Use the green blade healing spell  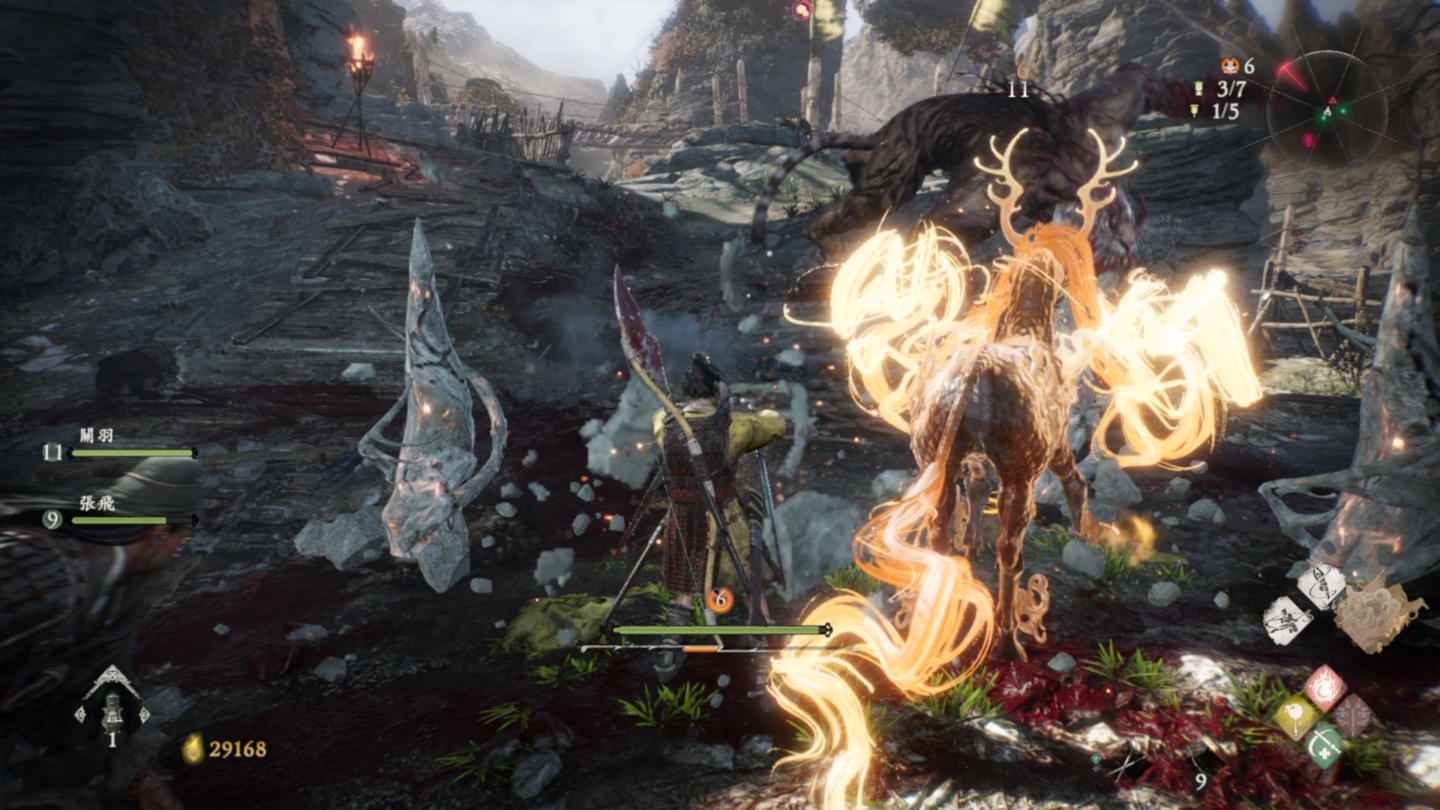tap(1322, 746)
